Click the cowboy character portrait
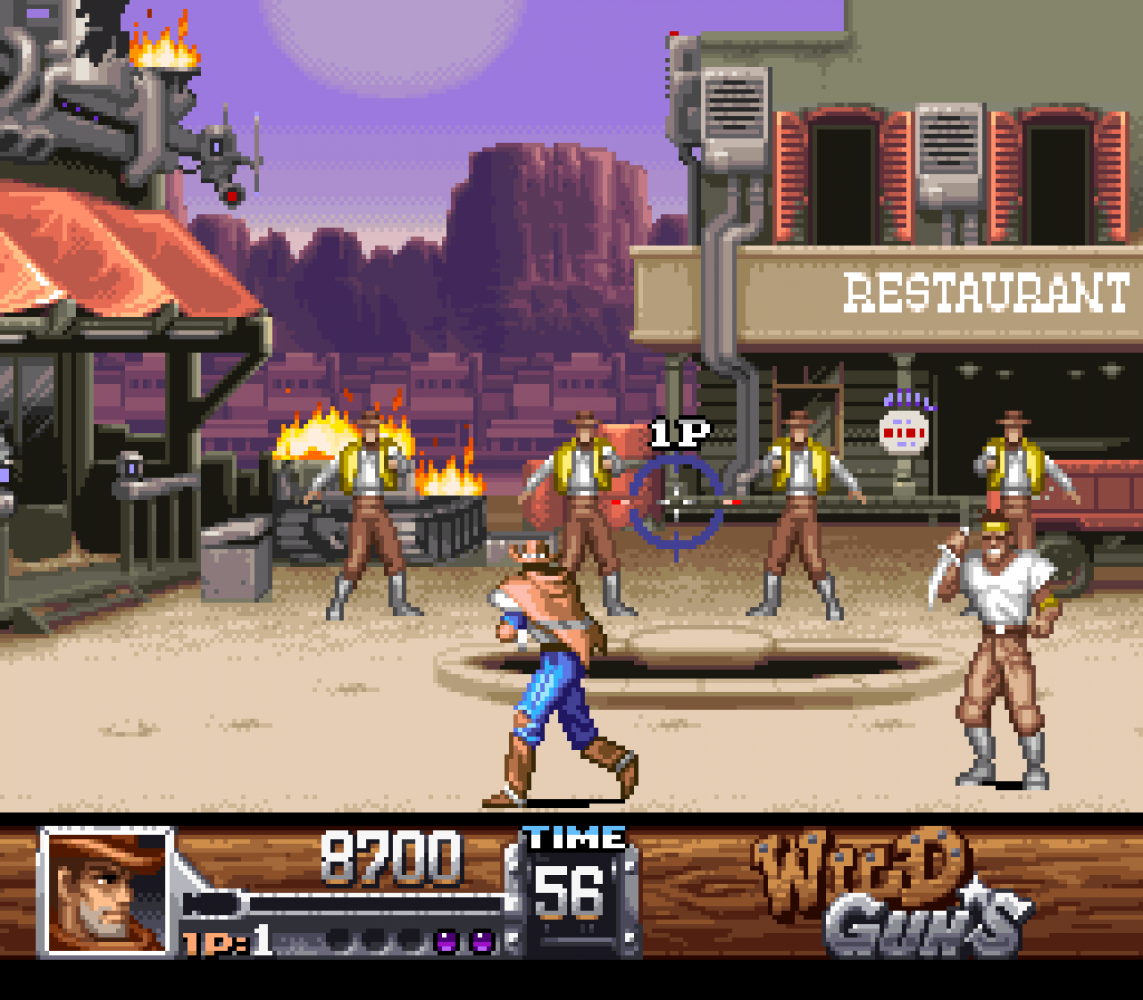Screen dimensions: 1143x1000 pos(105,890)
